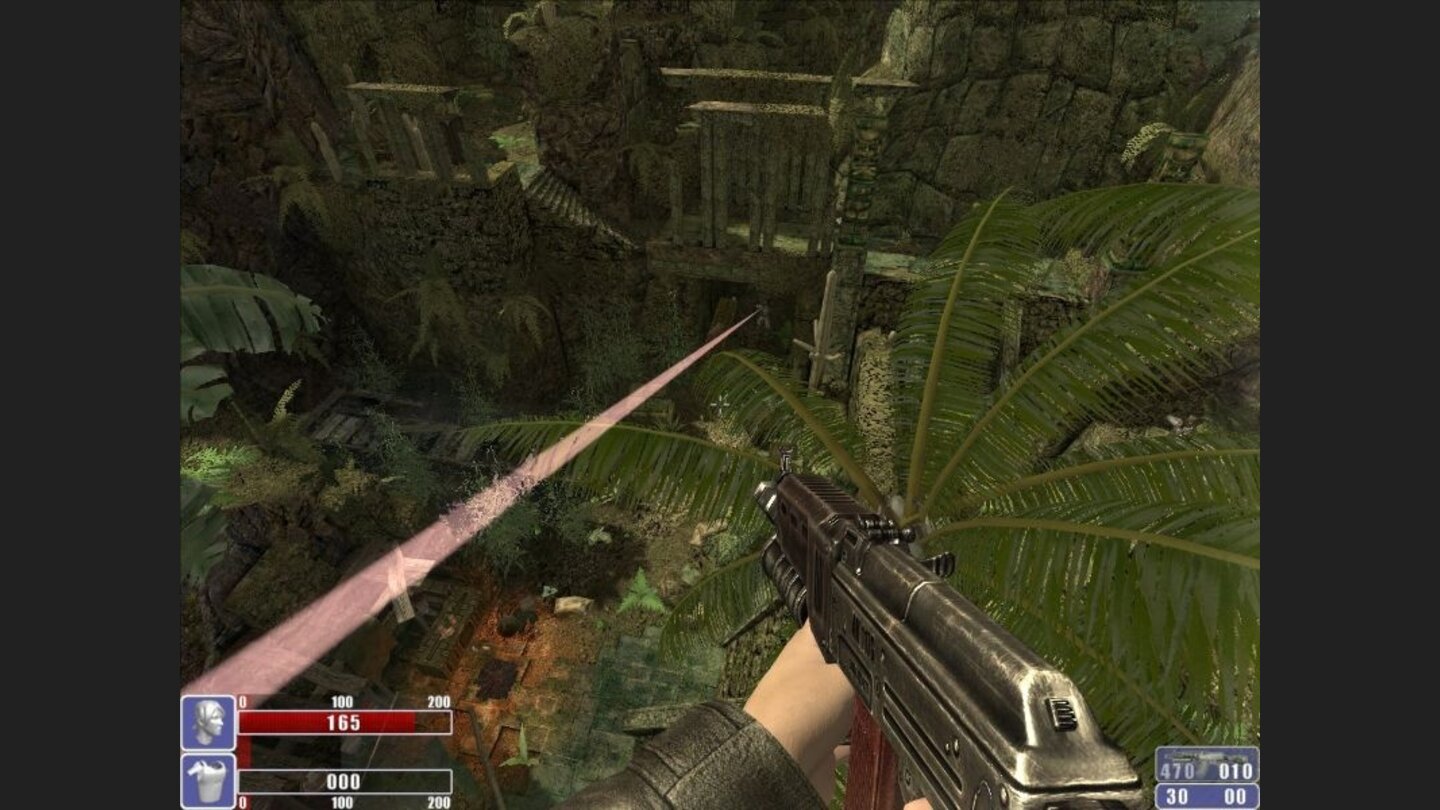
Task: Click the glowing red floor in the ruins below
Action: (x=510, y=640)
